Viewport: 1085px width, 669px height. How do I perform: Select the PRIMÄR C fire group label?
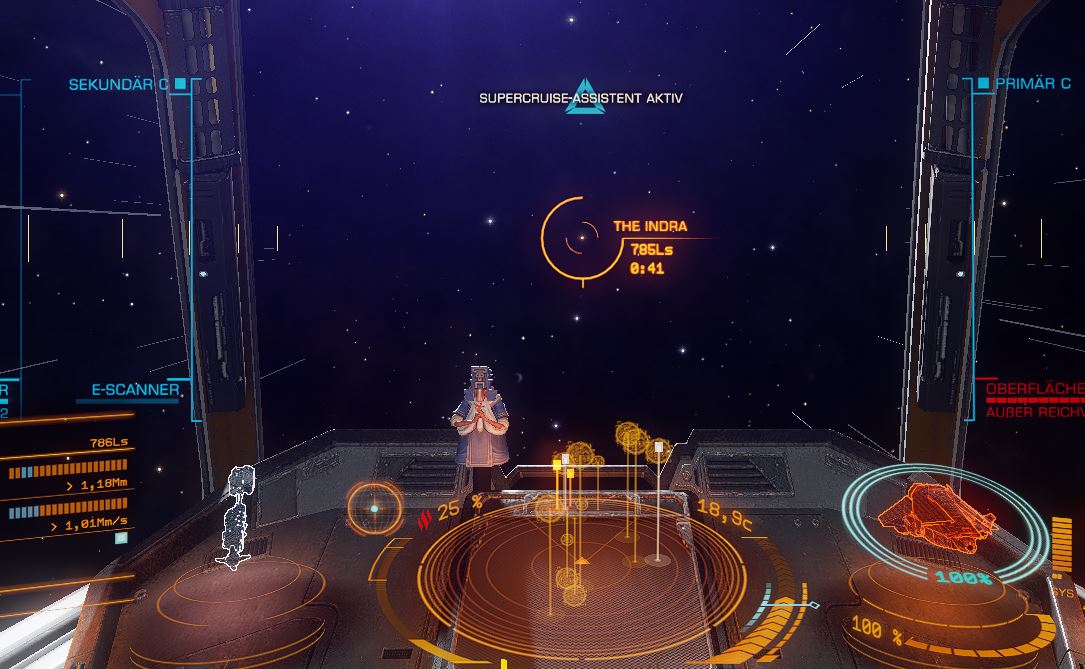coord(1033,84)
